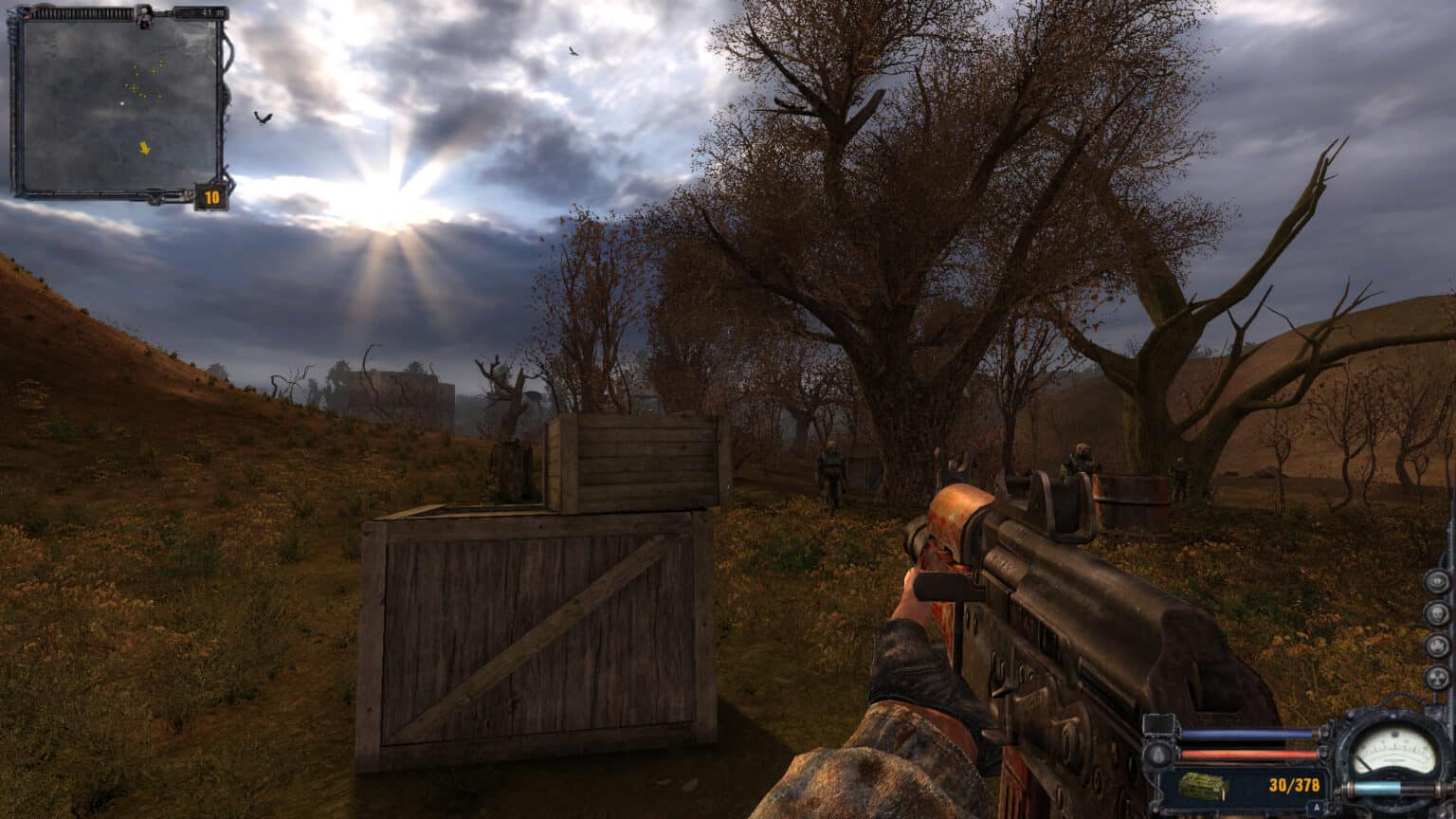Click the yellow player arrow on the minimap
This screenshot has width=1456, height=819.
click(144, 149)
